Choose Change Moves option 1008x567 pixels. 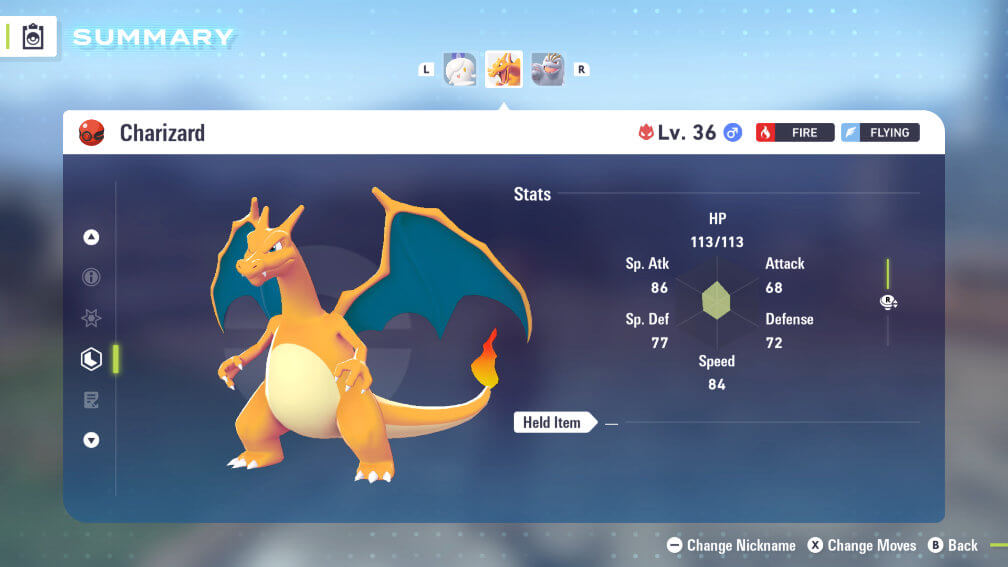[861, 545]
